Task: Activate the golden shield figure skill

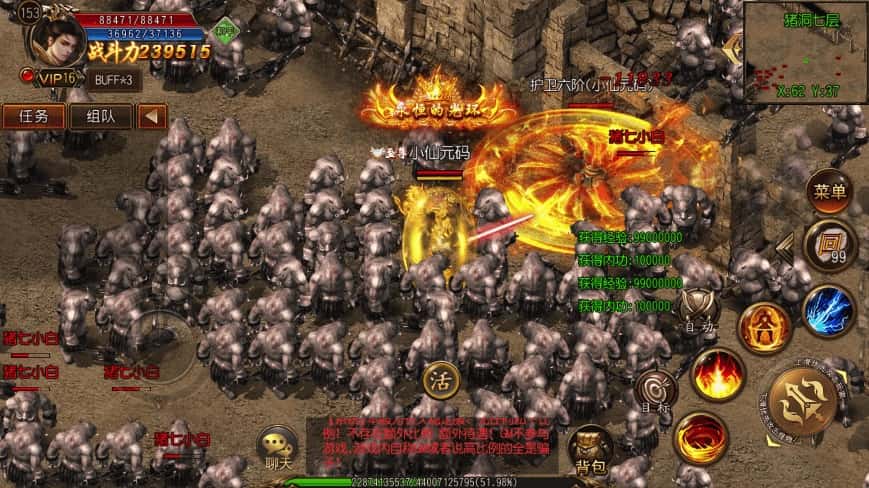Action: point(762,327)
